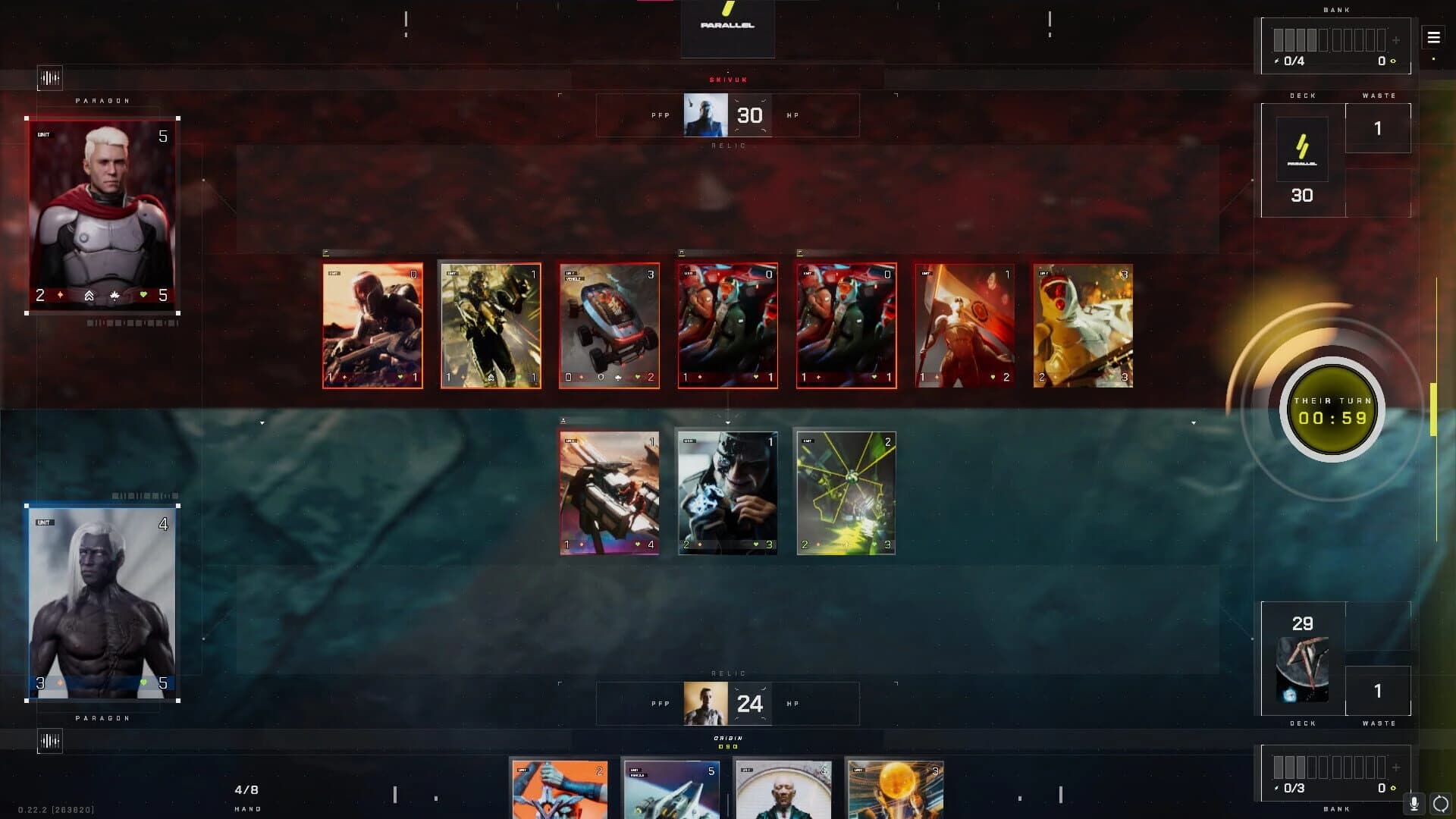This screenshot has height=819, width=1456.
Task: Open the hamburger game menu
Action: tap(1433, 36)
